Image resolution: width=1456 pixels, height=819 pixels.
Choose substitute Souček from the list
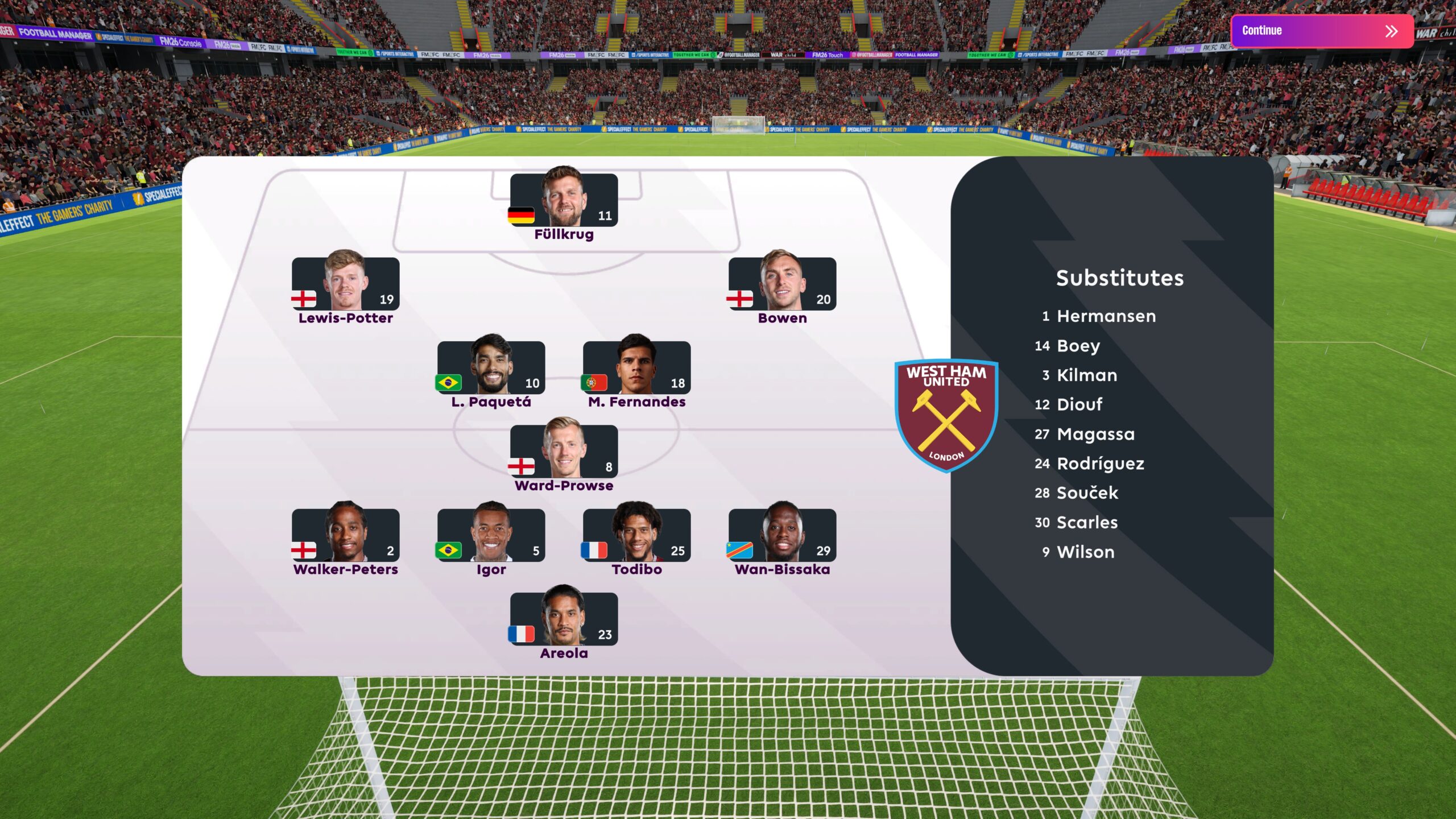pos(1087,493)
